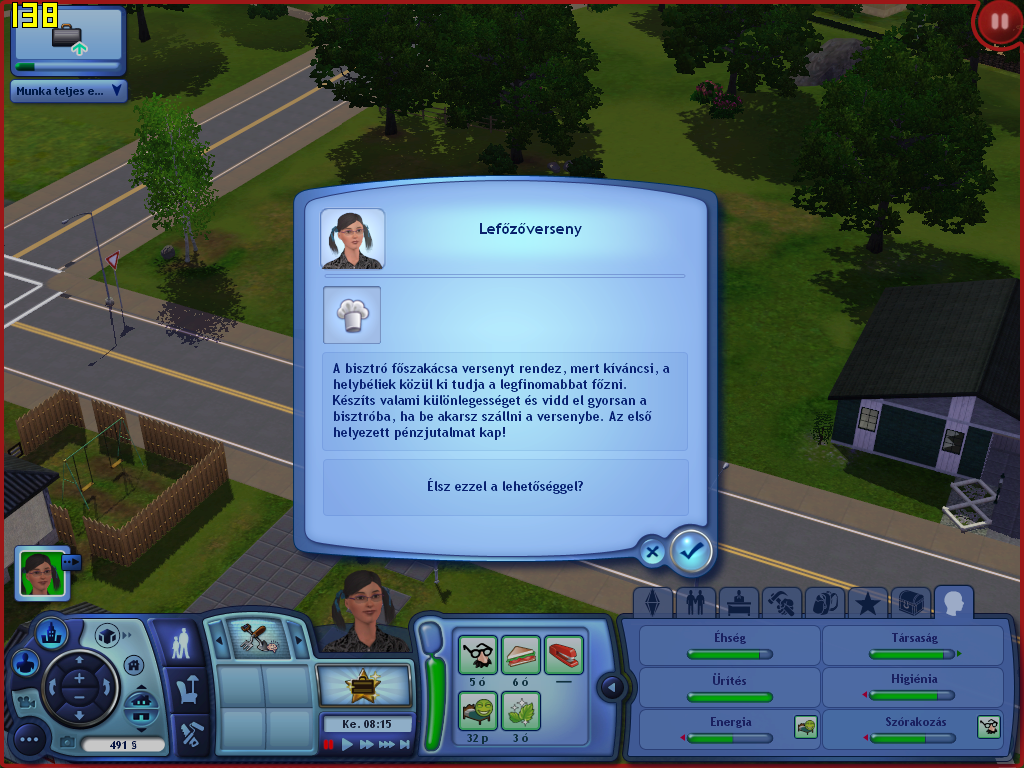The height and width of the screenshot is (768, 1024).
Task: Select the active Sim portrait thumbnail
Action: coord(41,574)
